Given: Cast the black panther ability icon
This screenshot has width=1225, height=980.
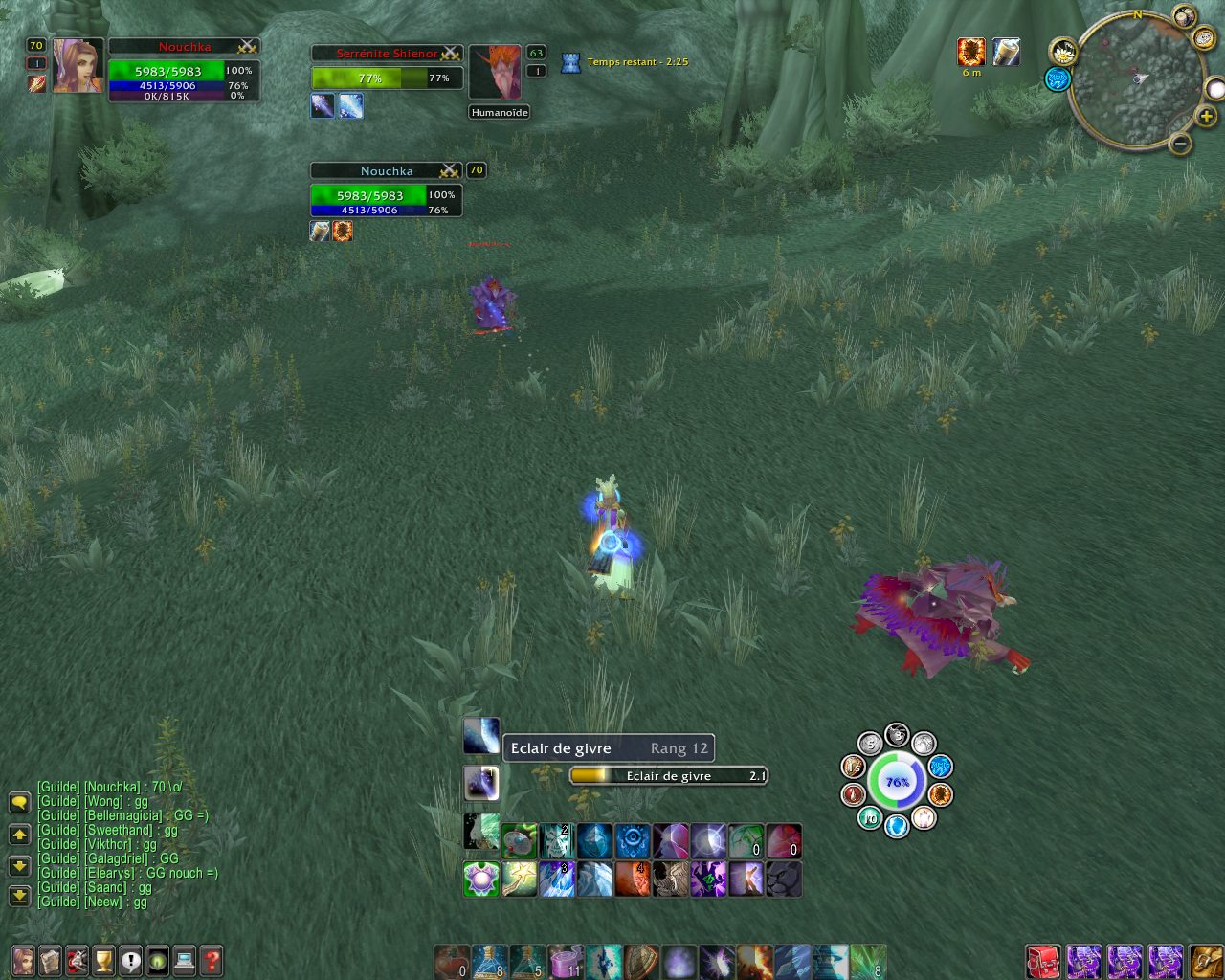Looking at the screenshot, I should click(x=783, y=879).
